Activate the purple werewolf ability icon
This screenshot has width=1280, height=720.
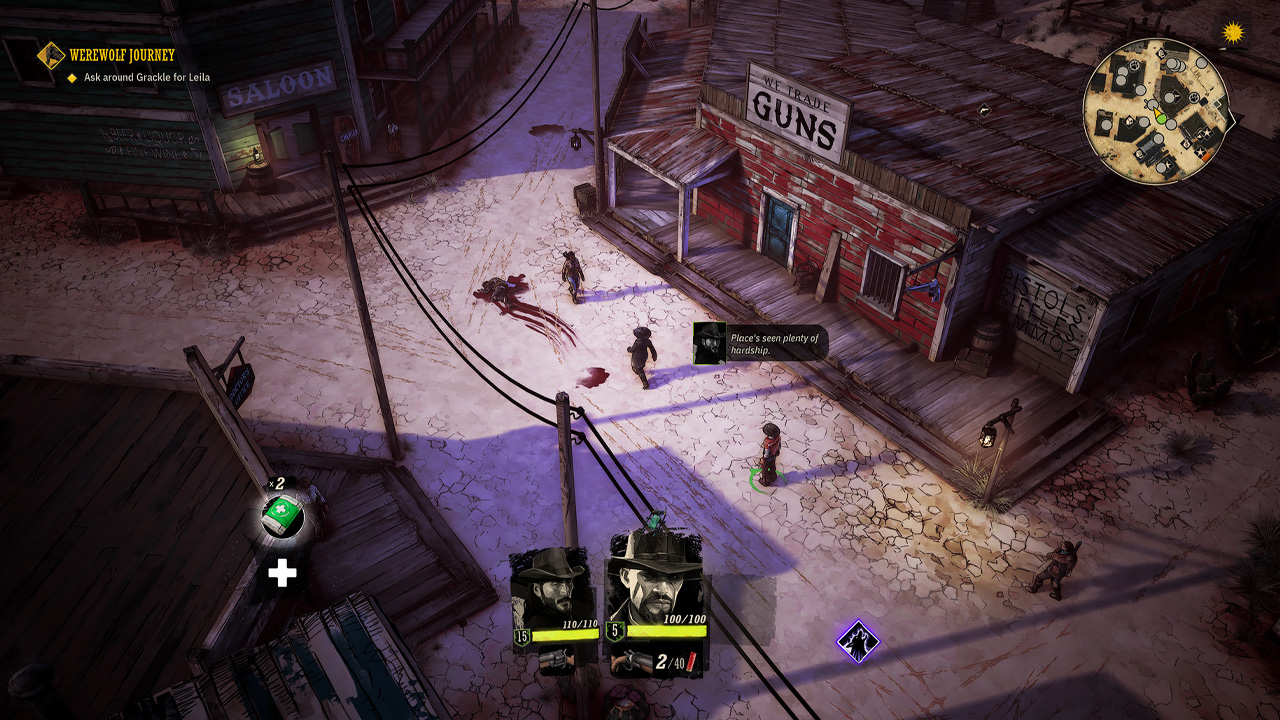pos(857,641)
